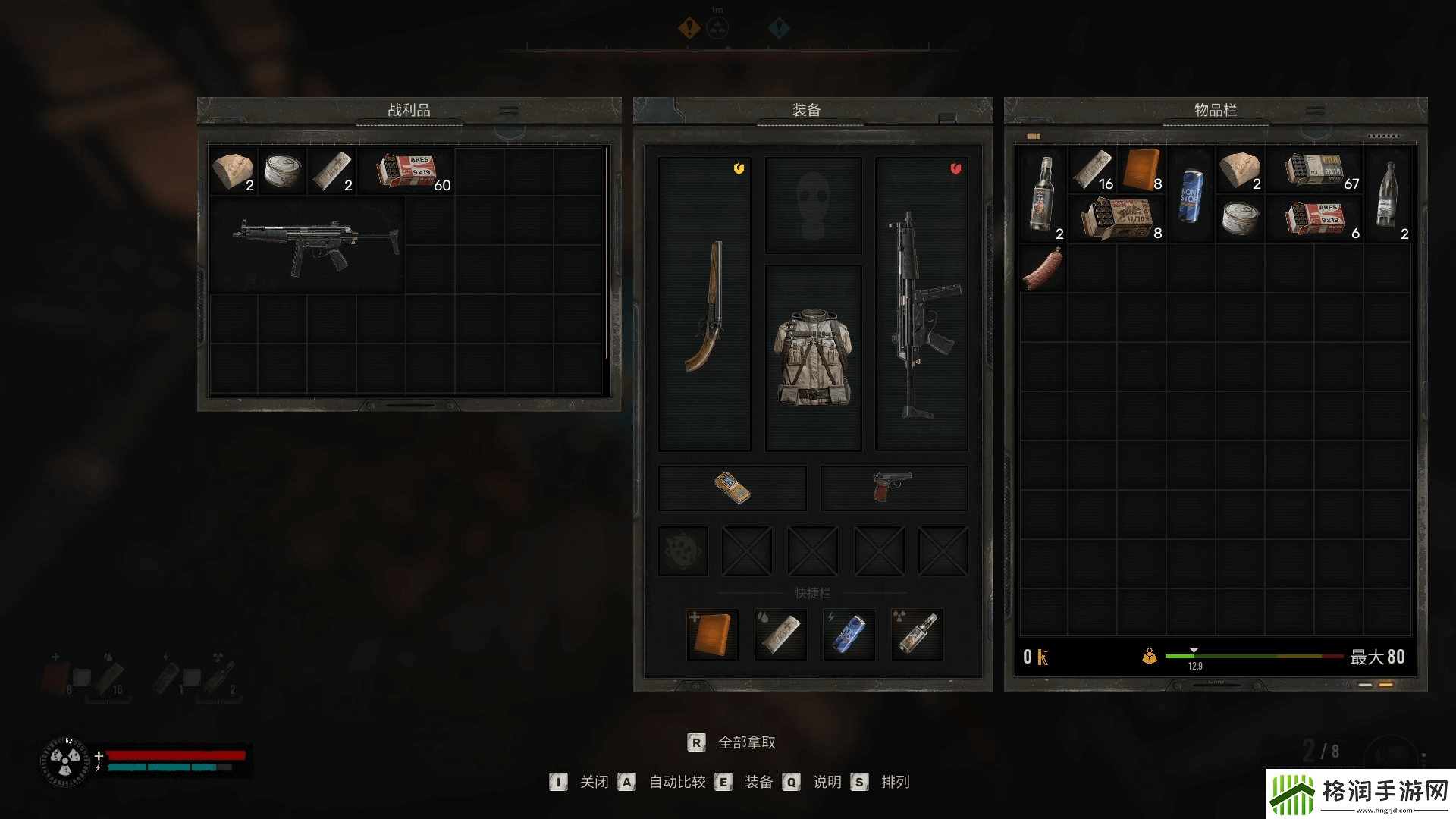Choose the stack of 8 medkits
1456x819 pixels.
coord(1142,170)
